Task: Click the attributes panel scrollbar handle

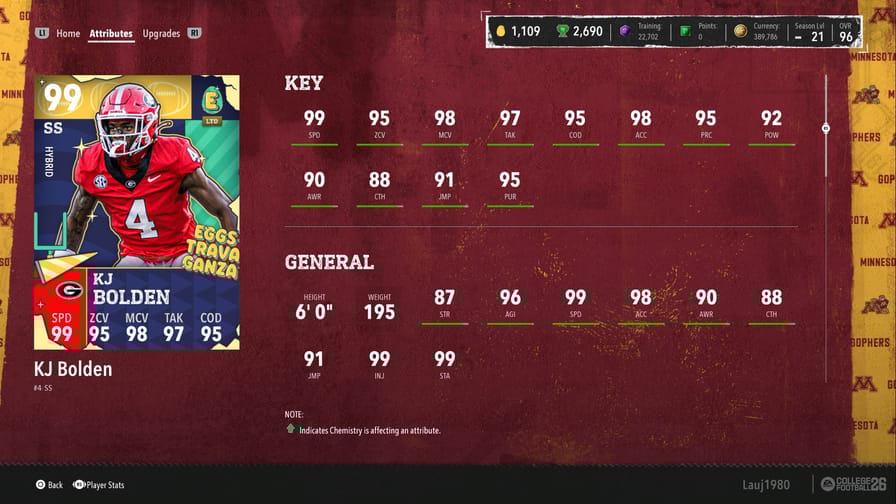Action: [825, 128]
